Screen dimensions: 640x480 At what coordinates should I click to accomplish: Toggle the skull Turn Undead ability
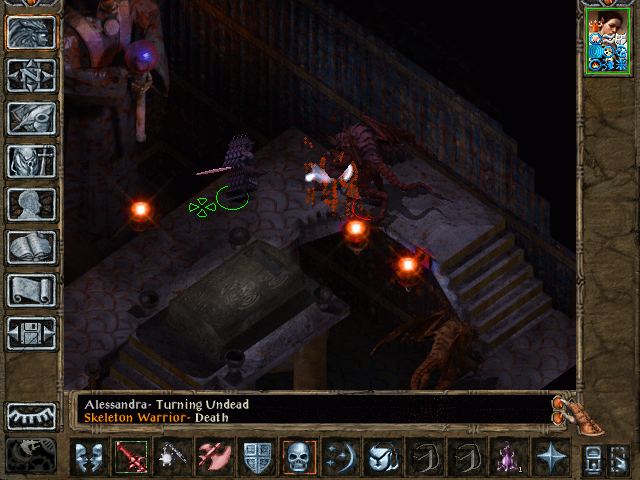coord(299,457)
